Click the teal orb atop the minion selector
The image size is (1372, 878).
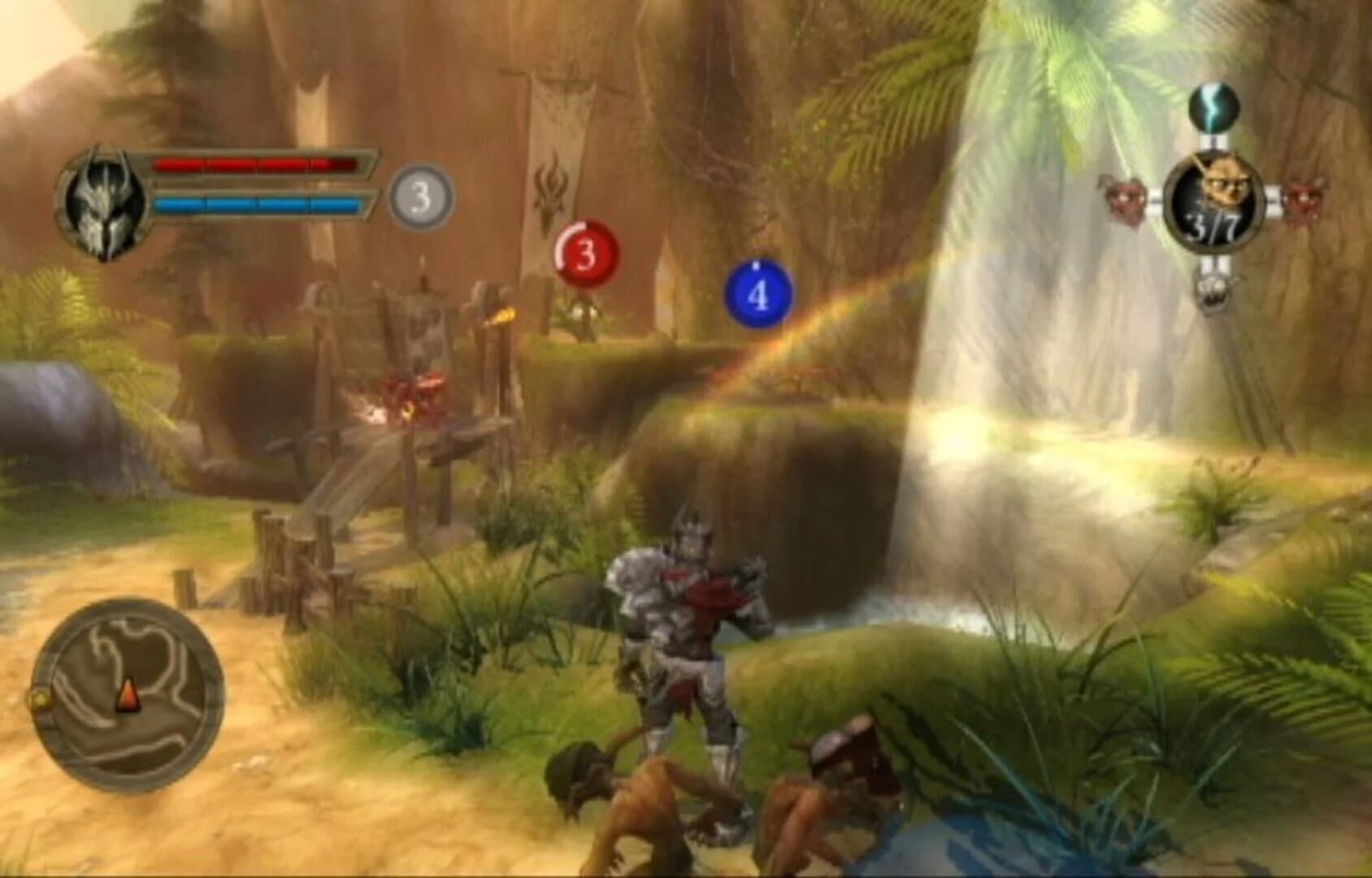coord(1211,108)
